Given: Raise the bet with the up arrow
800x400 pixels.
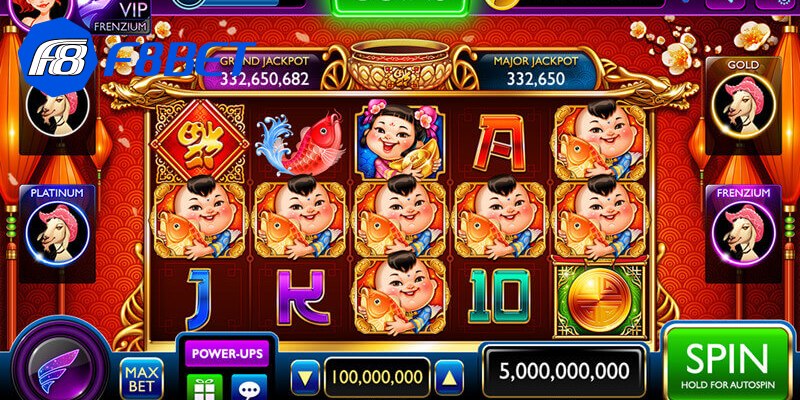Looking at the screenshot, I should (448, 377).
